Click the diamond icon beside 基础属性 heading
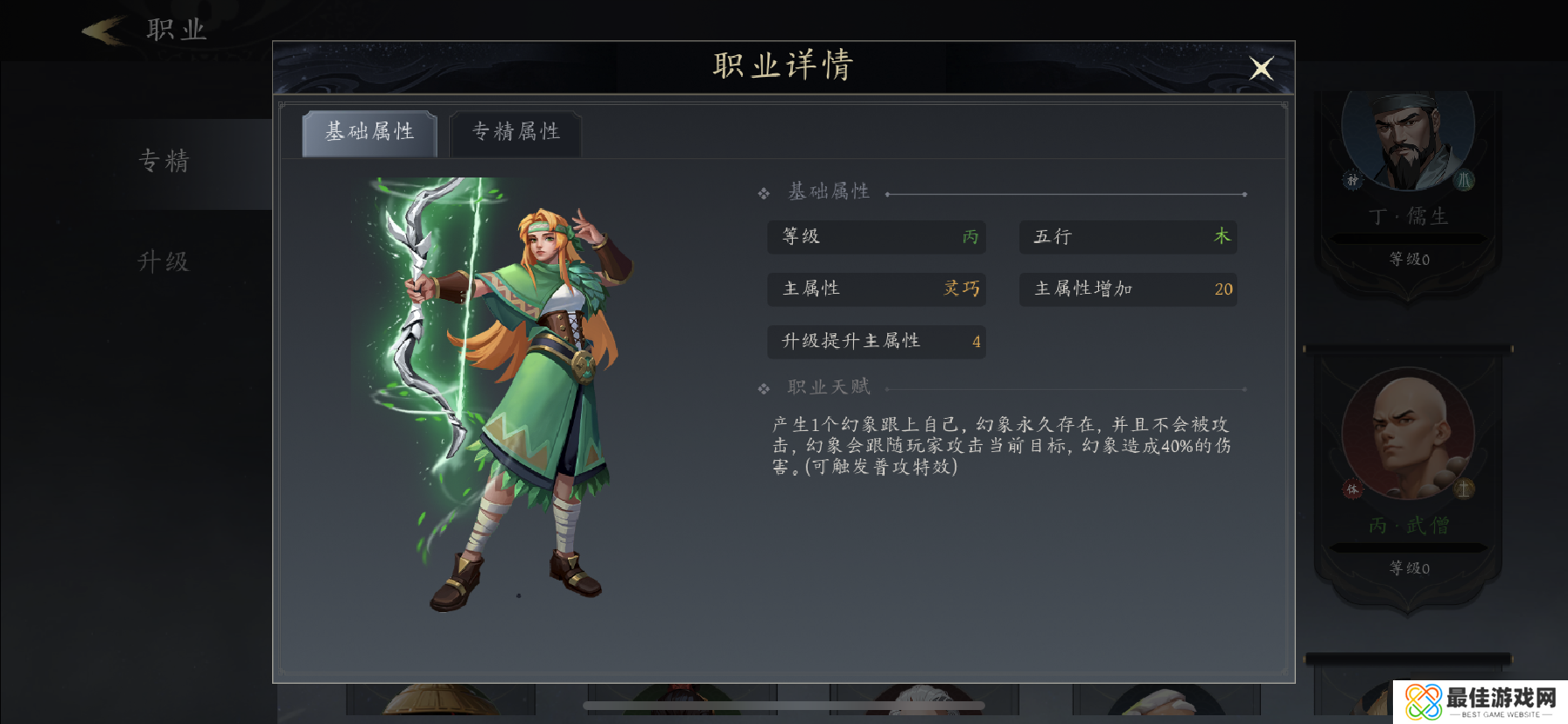Image resolution: width=1568 pixels, height=724 pixels. (x=762, y=191)
